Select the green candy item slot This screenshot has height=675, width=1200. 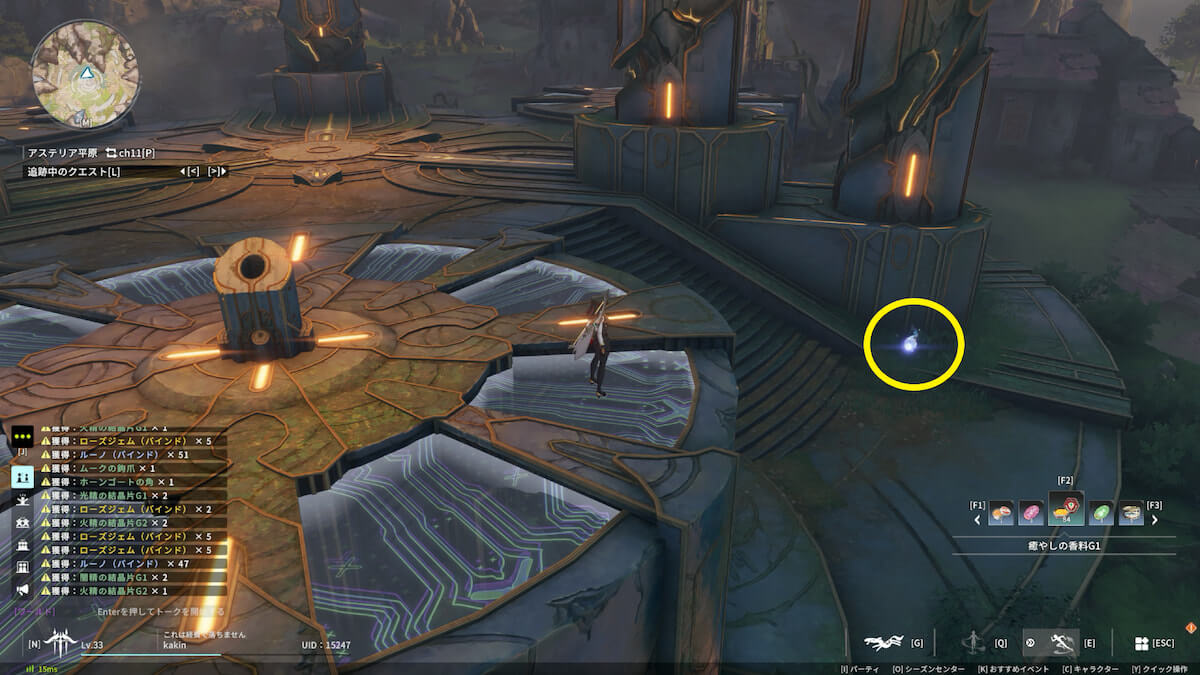click(x=1100, y=514)
